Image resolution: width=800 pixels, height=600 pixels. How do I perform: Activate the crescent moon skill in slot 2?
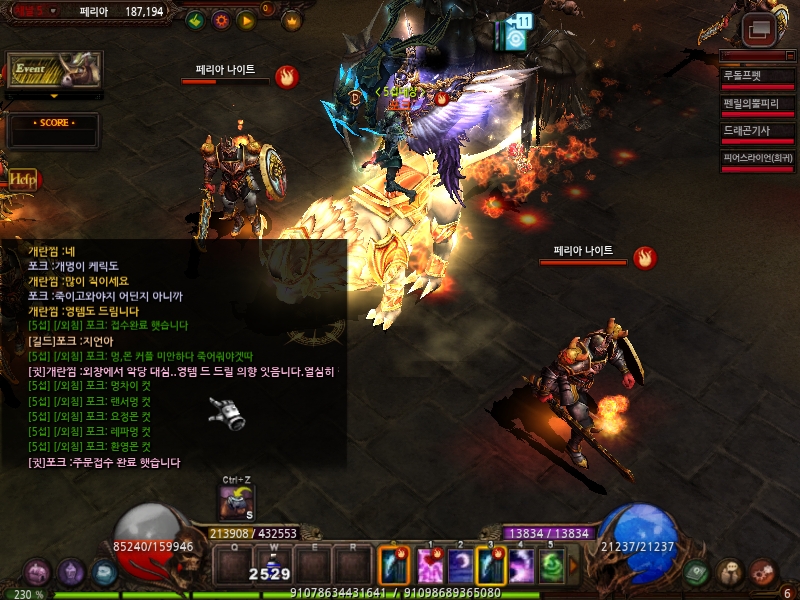pos(460,567)
